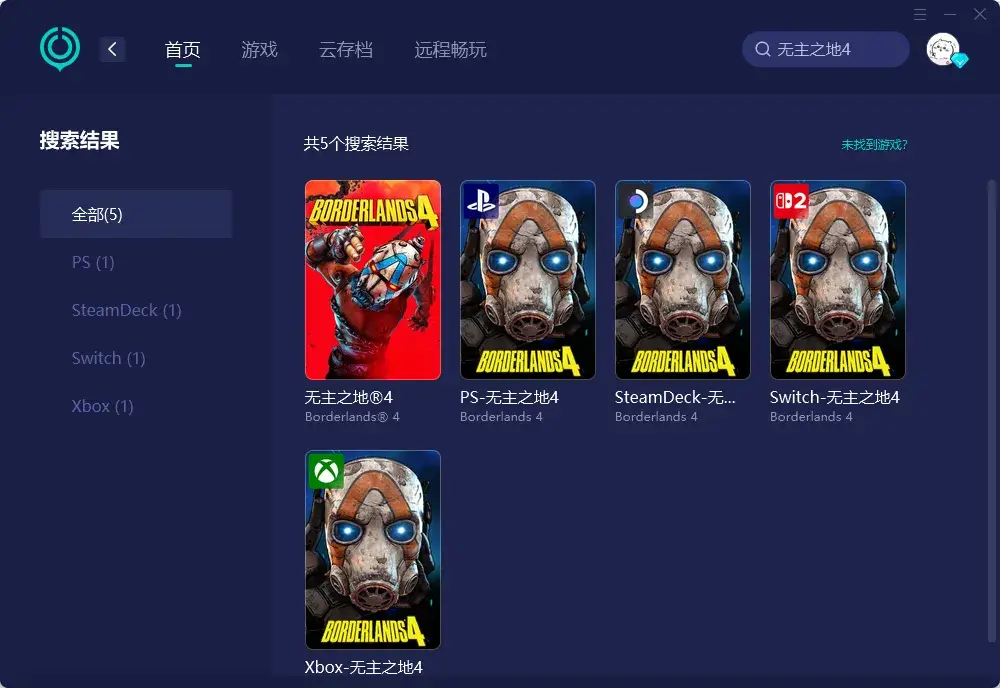
Task: Minimize the window
Action: point(950,14)
